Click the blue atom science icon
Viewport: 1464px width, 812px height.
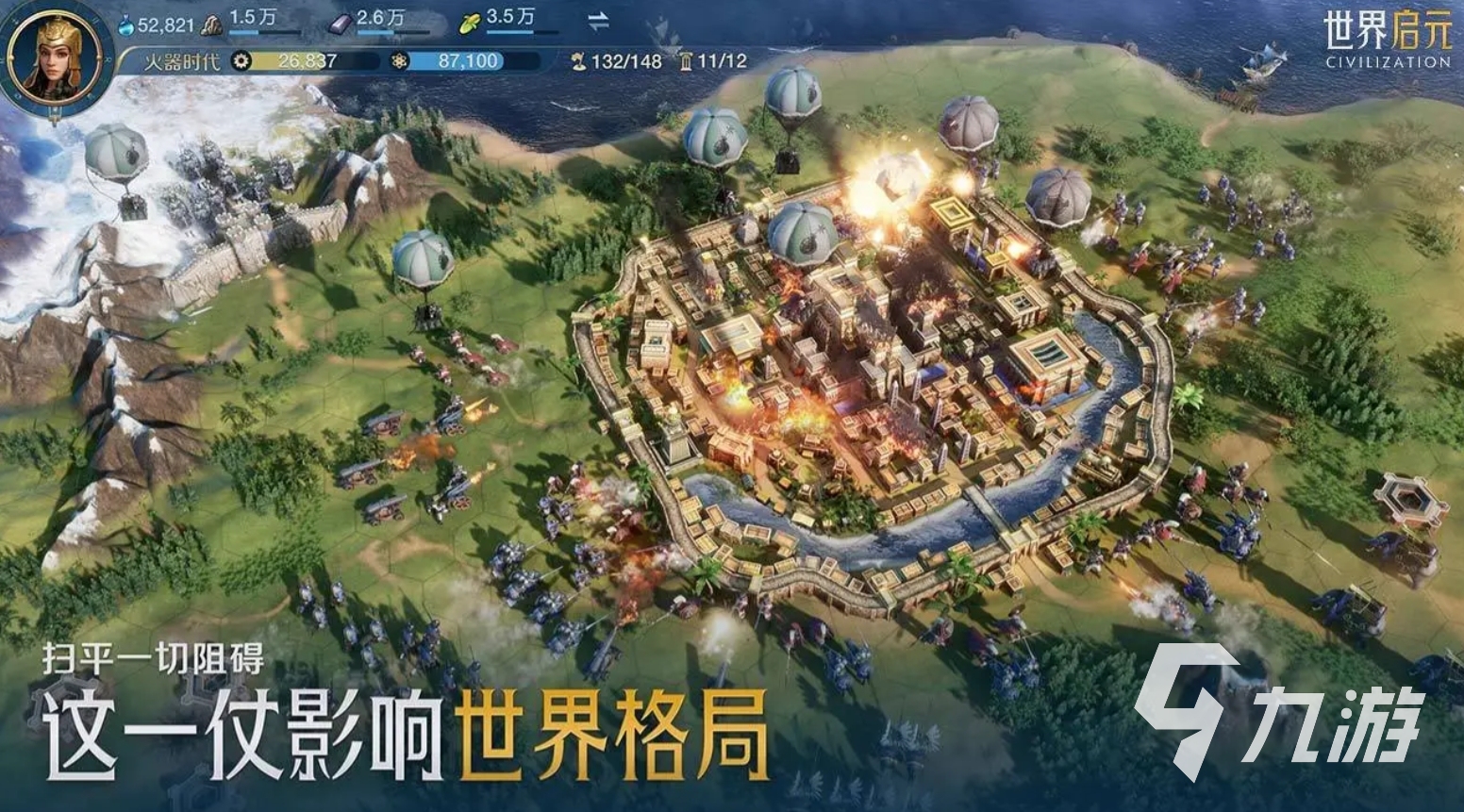401,58
